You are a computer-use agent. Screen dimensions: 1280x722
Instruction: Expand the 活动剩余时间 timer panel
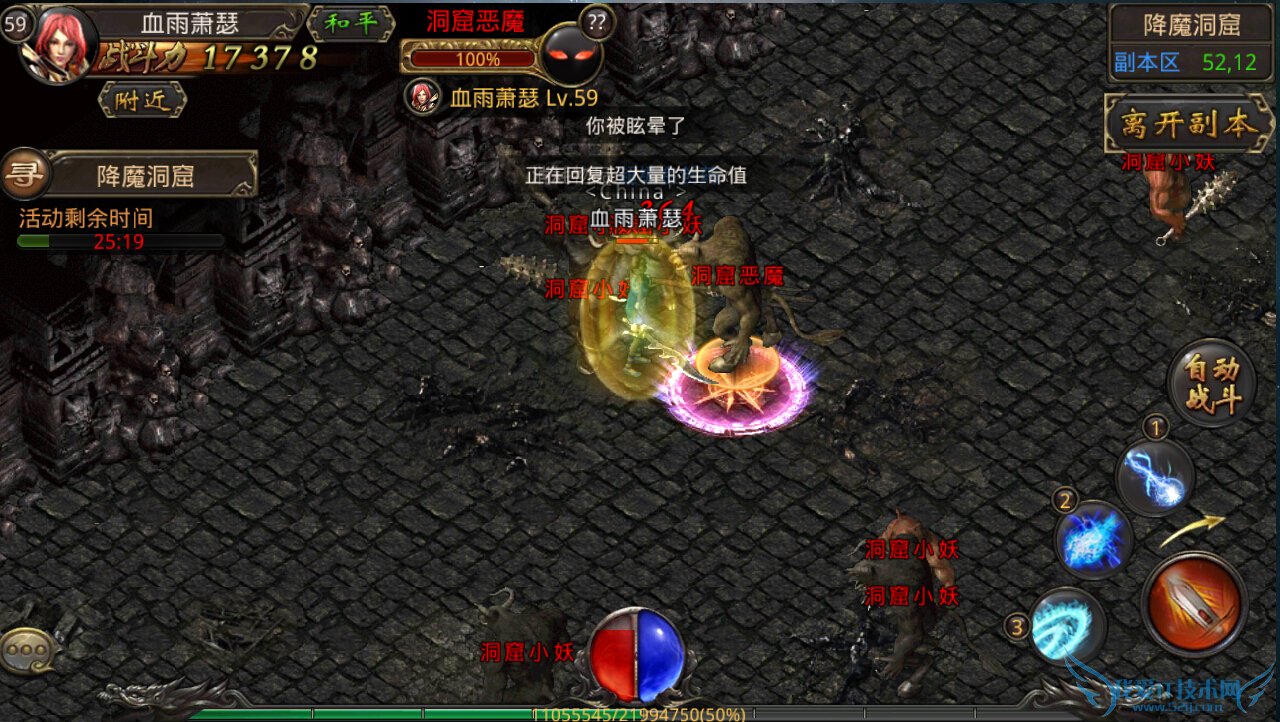(x=86, y=218)
